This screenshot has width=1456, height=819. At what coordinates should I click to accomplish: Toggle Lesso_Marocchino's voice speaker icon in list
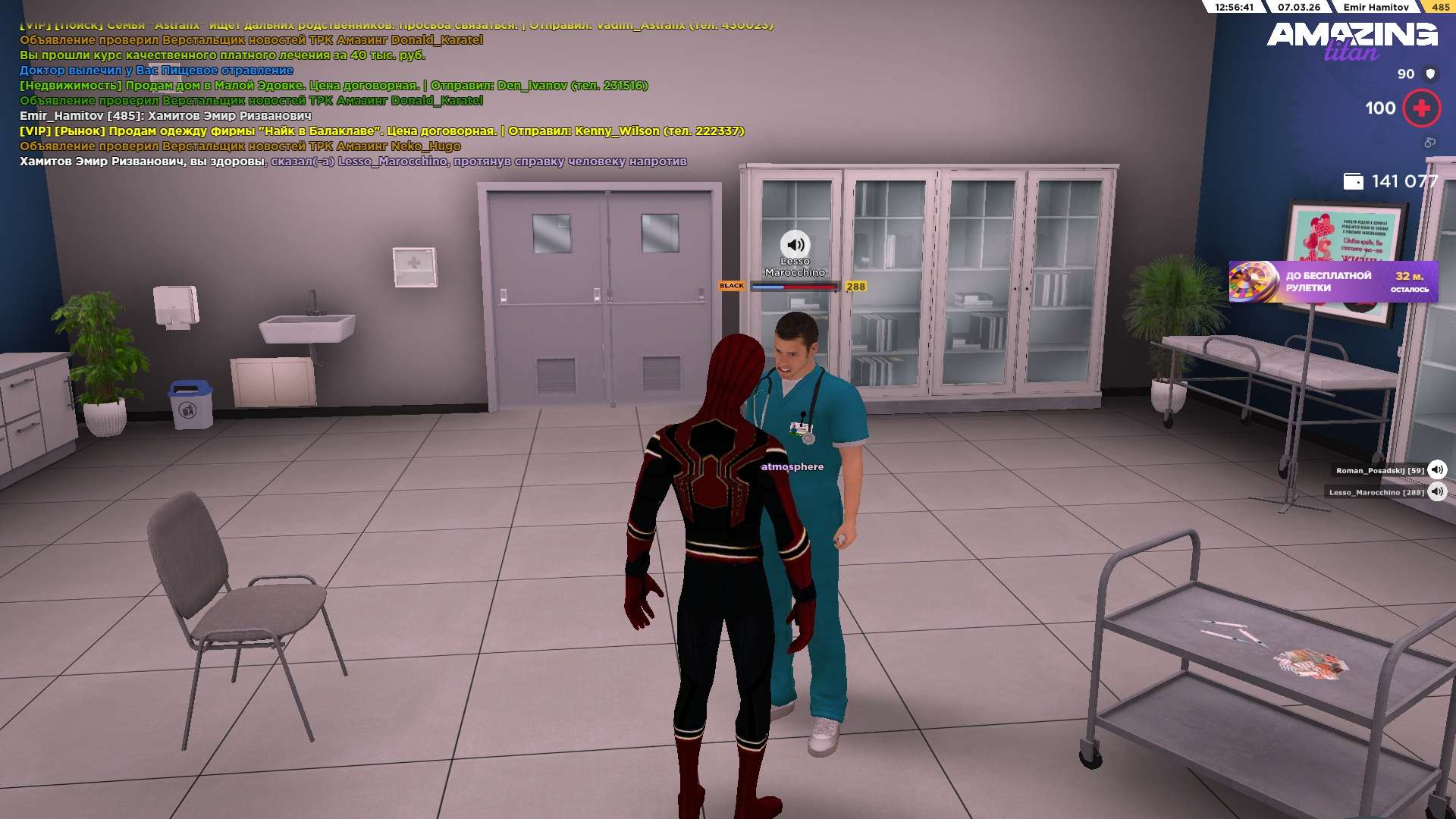pos(1437,492)
